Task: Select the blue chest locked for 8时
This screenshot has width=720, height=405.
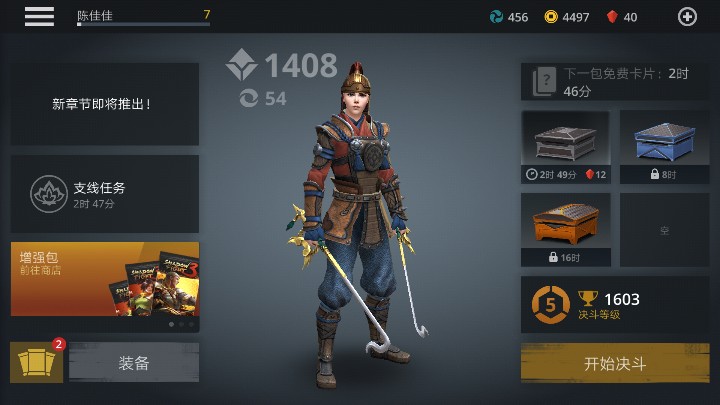Action: point(663,147)
